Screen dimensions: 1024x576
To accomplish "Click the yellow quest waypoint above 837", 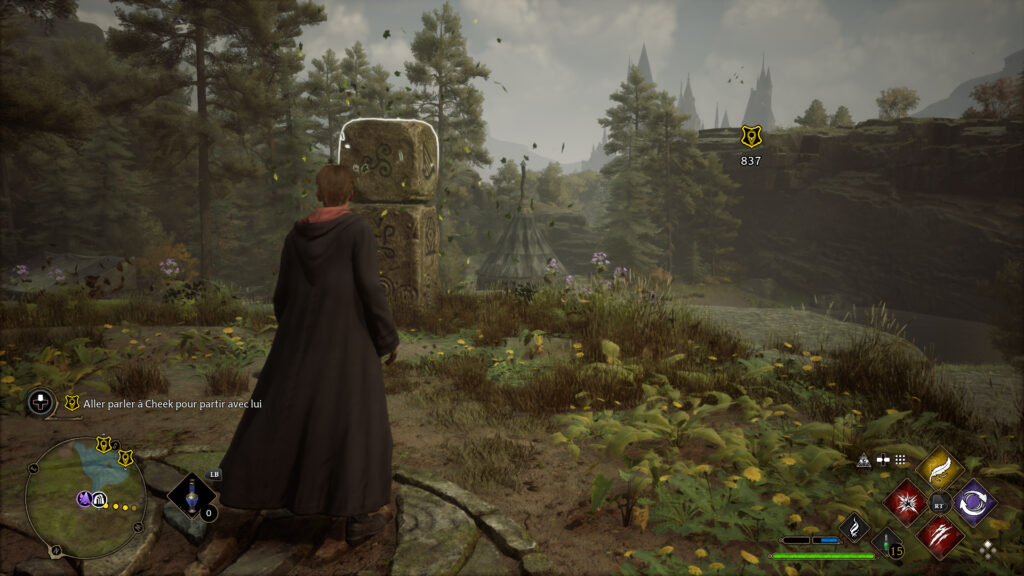I will pyautogui.click(x=751, y=137).
